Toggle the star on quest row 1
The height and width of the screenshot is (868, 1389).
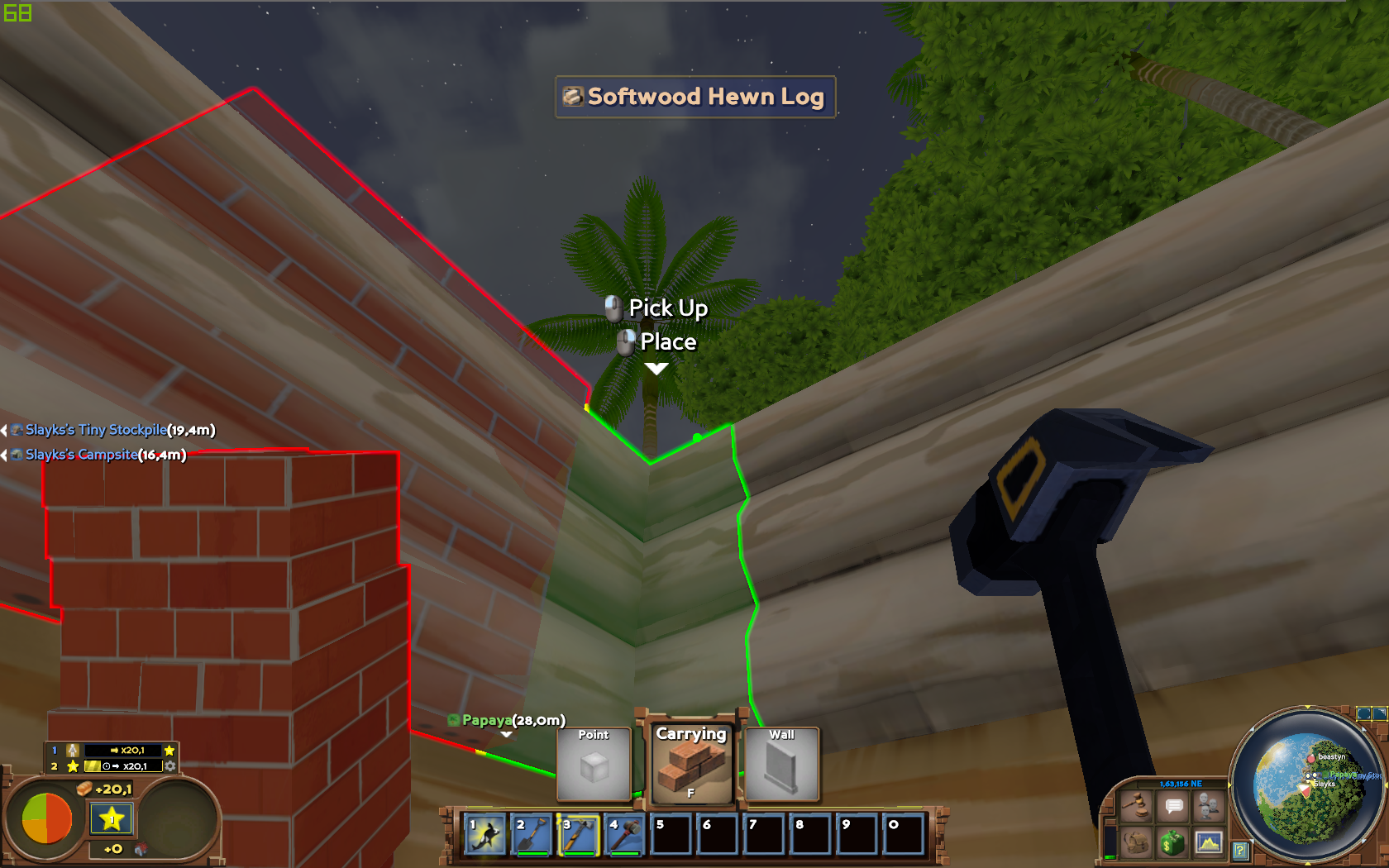[169, 750]
